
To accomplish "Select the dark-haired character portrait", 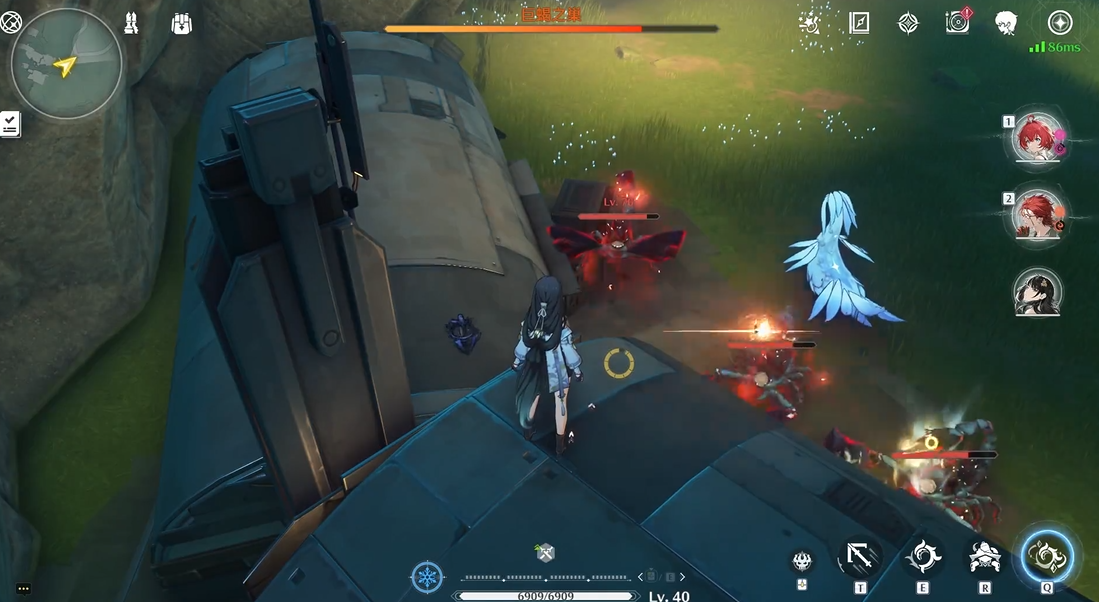I will tap(1037, 291).
